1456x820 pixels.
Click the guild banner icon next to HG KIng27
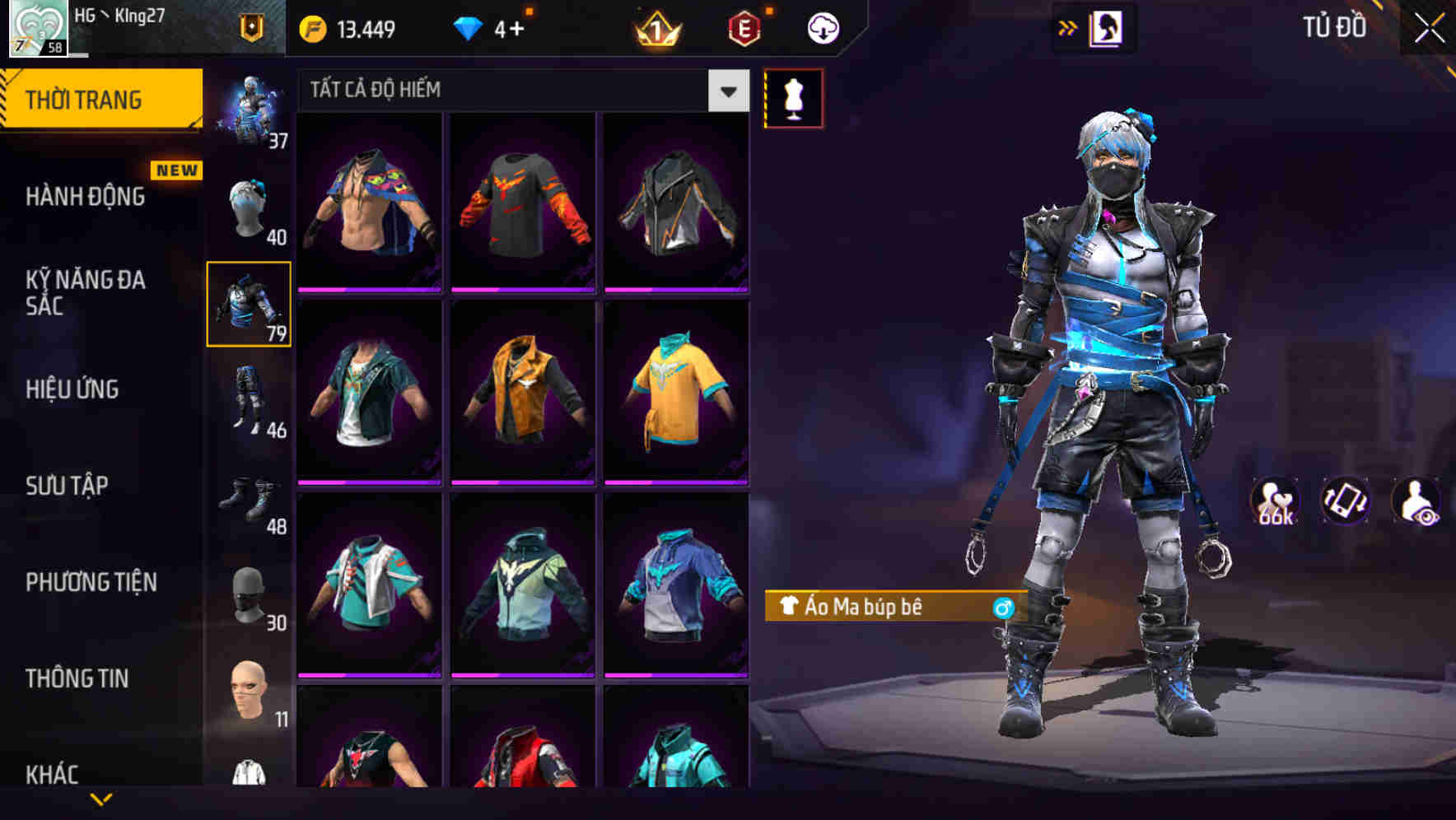click(251, 27)
